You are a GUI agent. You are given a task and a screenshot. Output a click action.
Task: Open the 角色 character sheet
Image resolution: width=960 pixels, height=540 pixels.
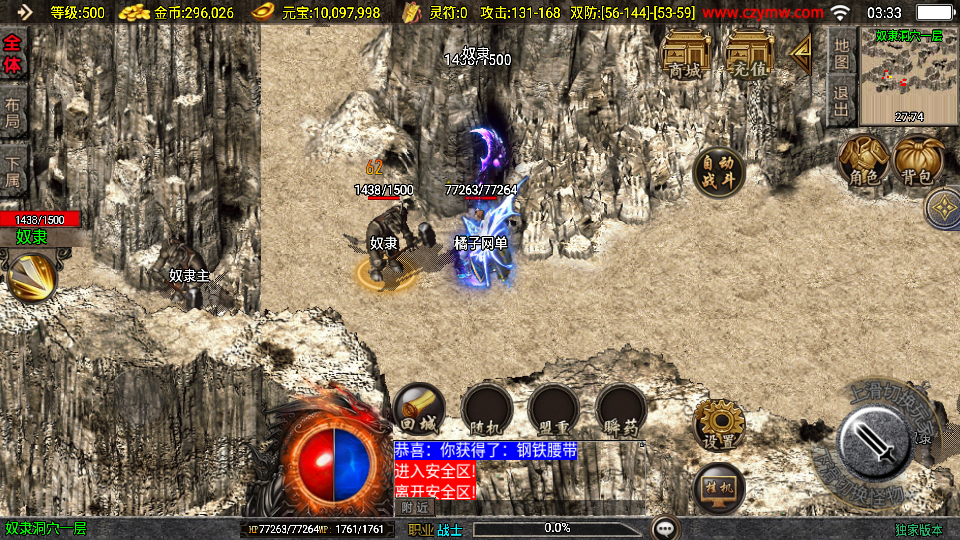863,161
